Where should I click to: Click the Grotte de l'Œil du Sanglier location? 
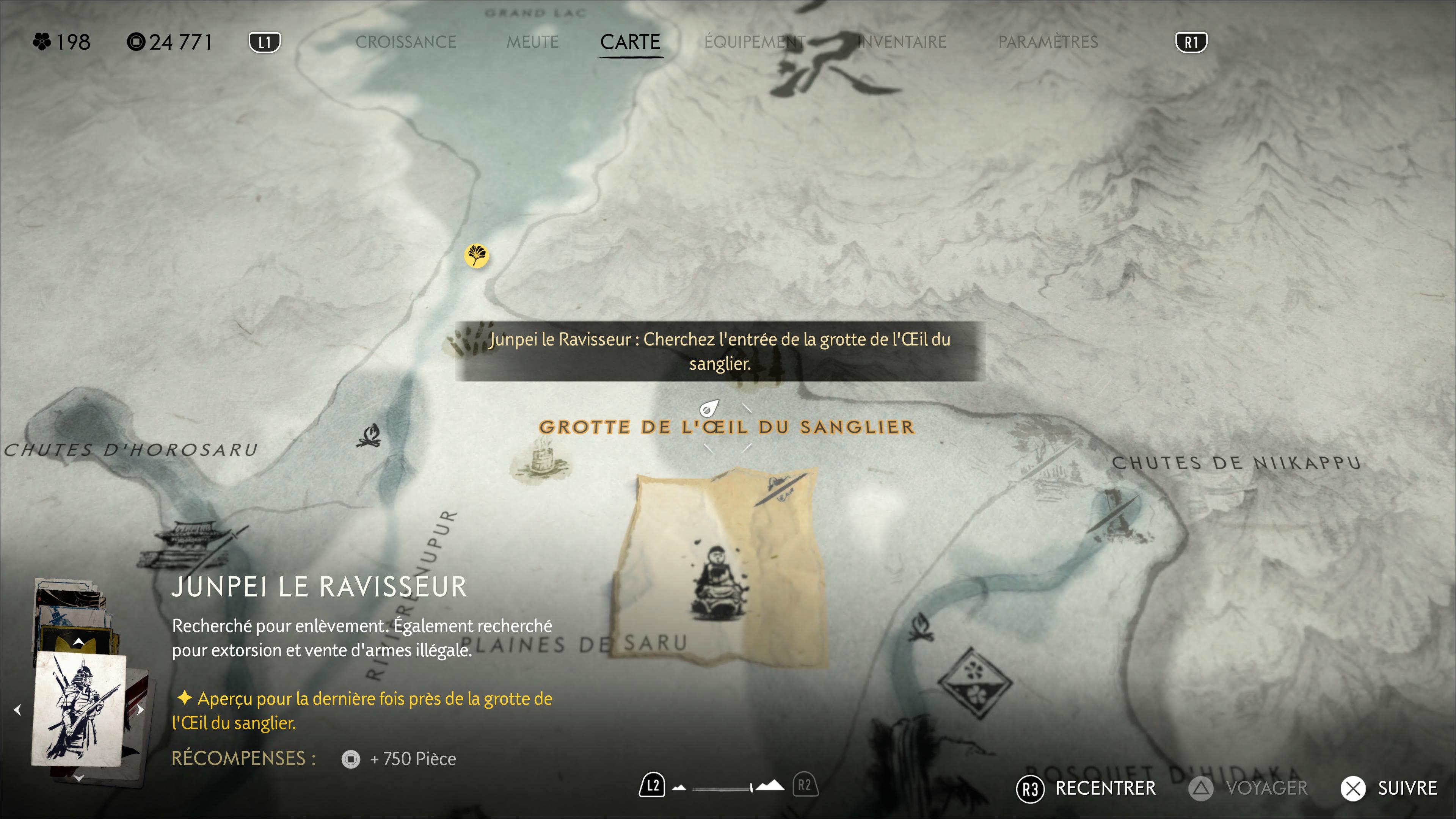pos(726,427)
